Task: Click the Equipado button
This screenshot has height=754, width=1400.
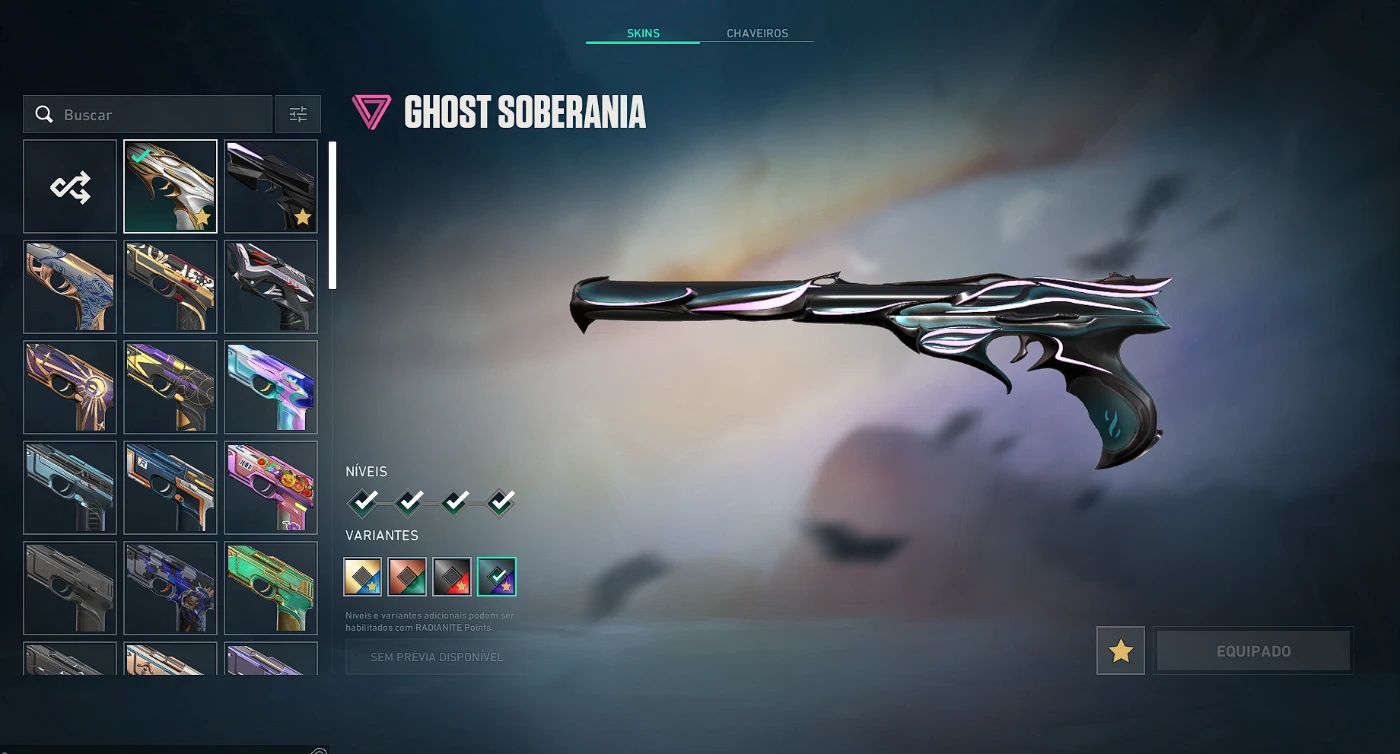Action: coord(1253,651)
